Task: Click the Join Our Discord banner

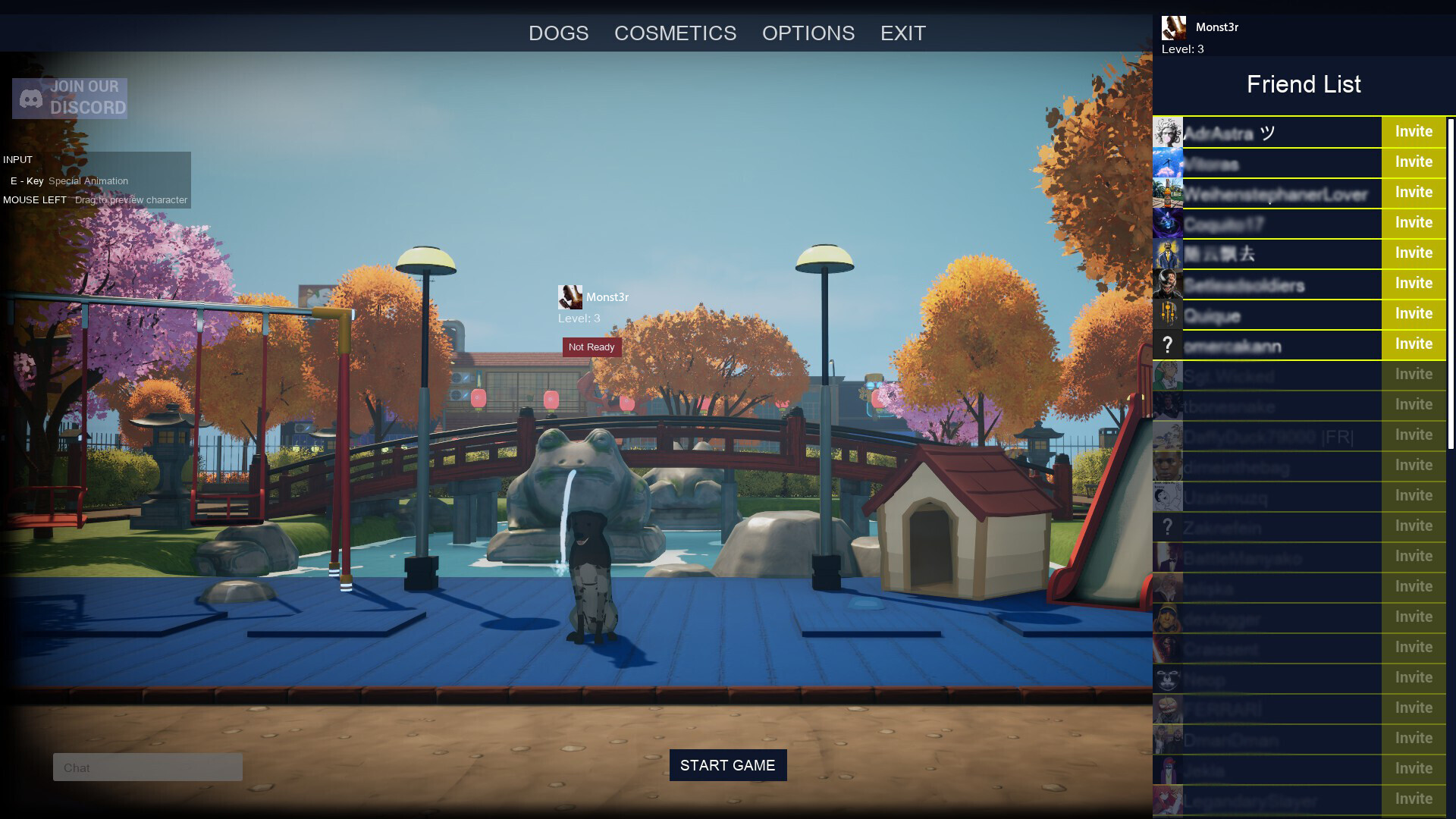Action: pyautogui.click(x=70, y=98)
